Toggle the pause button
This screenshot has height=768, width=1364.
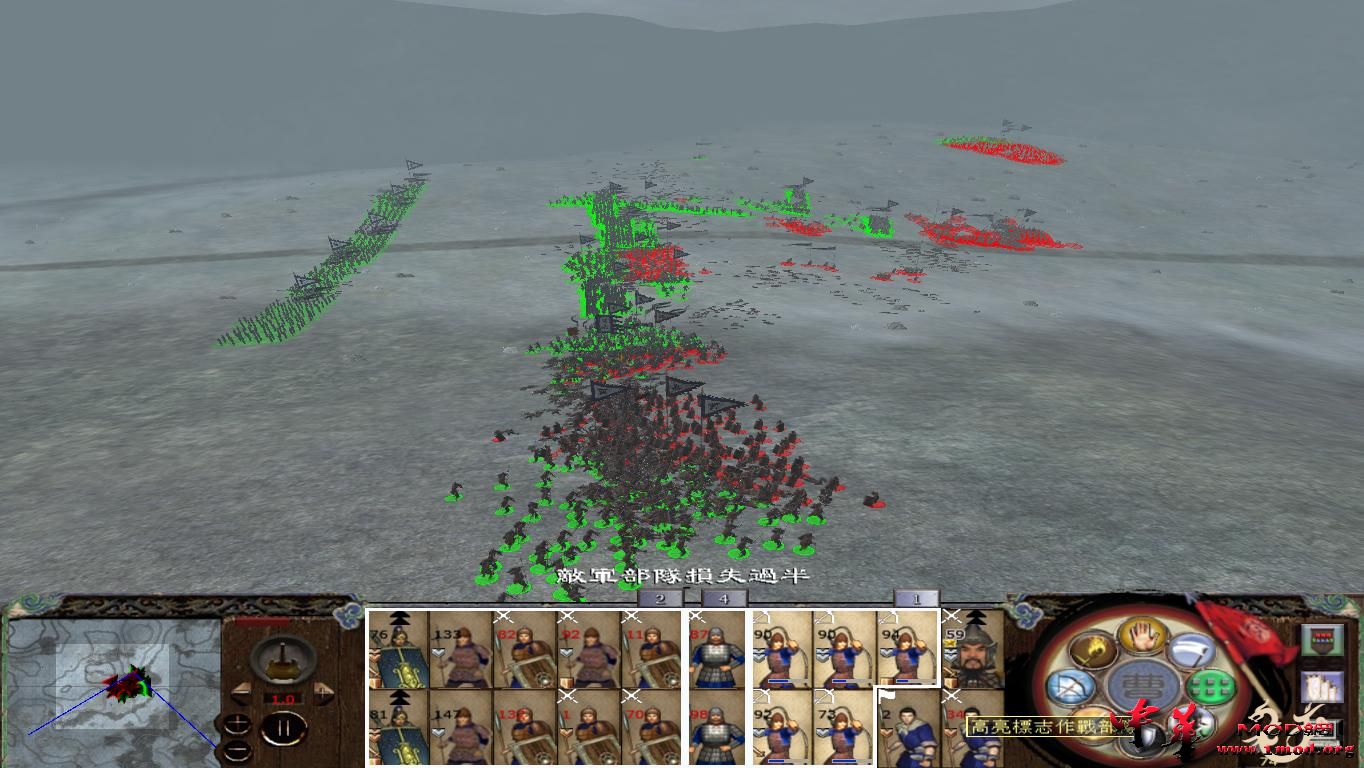(283, 728)
